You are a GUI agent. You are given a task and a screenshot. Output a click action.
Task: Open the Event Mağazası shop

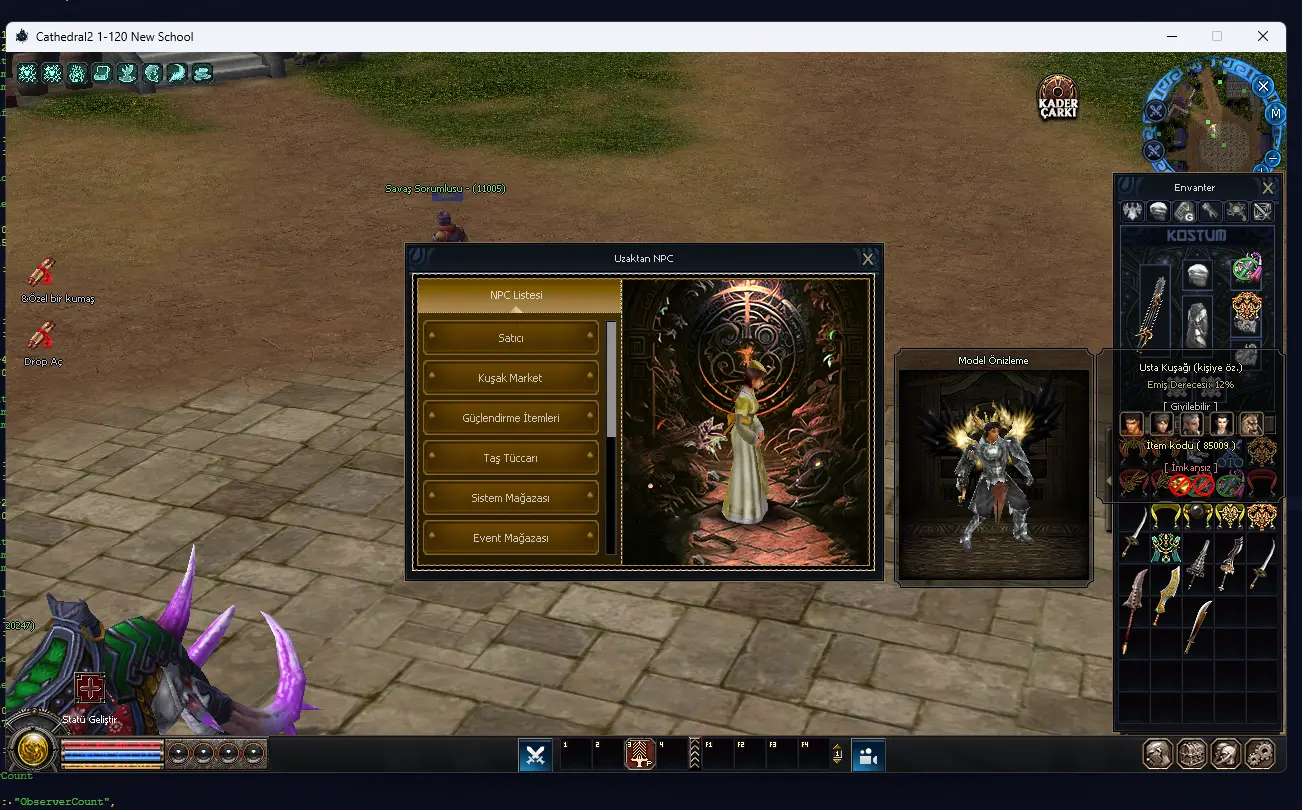click(511, 538)
